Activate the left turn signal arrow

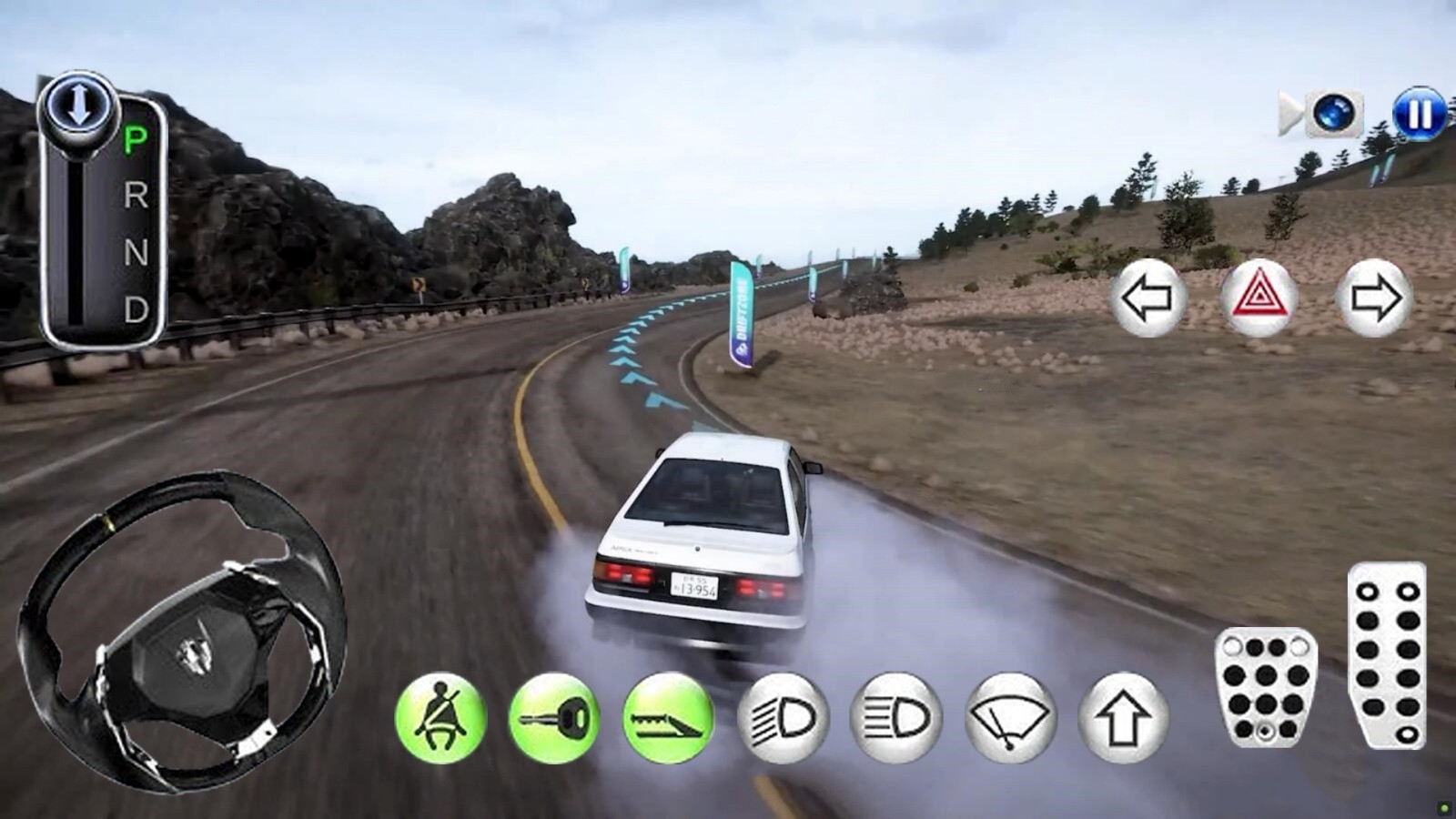click(x=1148, y=298)
